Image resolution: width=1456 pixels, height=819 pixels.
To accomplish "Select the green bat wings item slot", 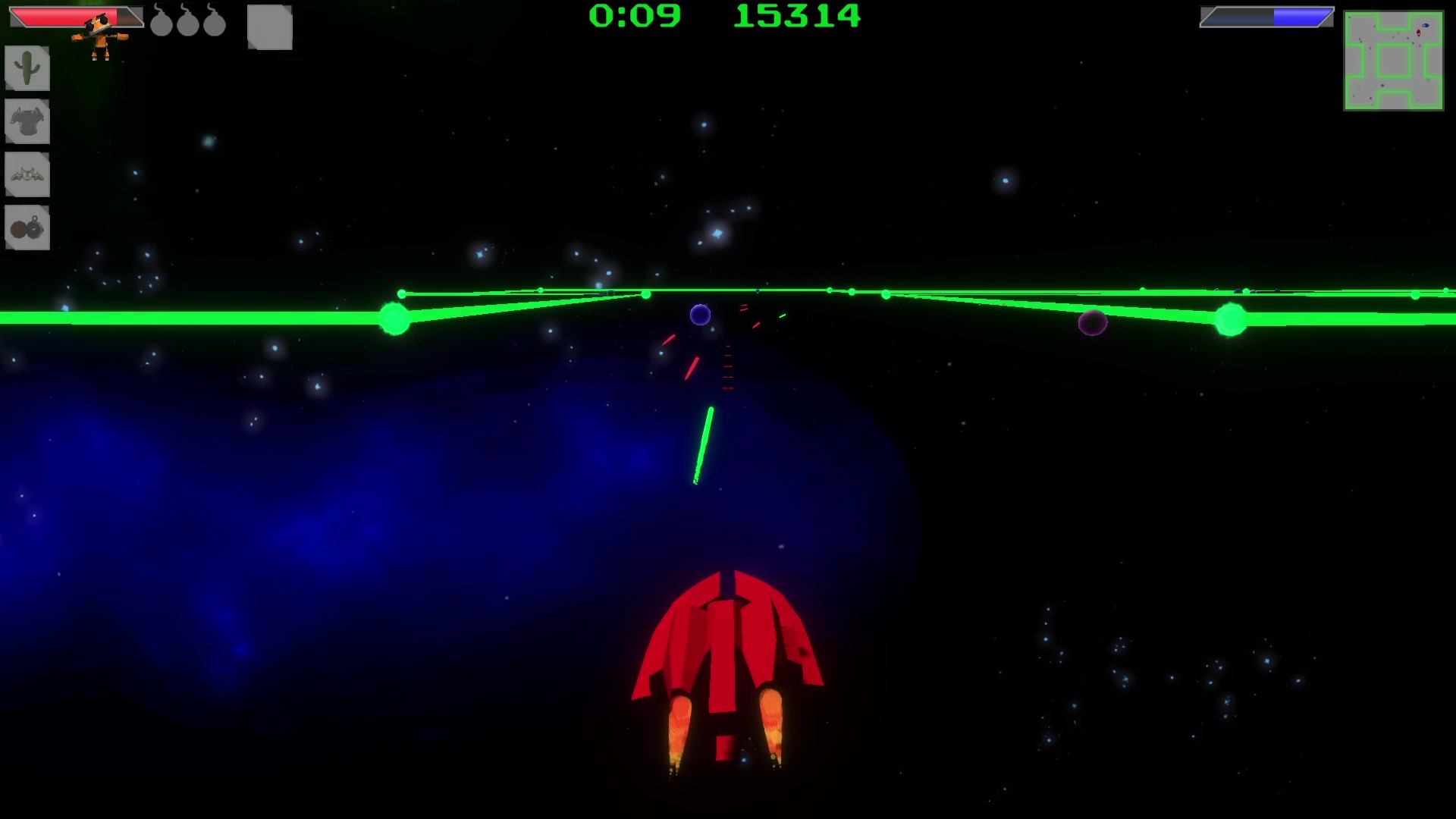I will tap(27, 174).
